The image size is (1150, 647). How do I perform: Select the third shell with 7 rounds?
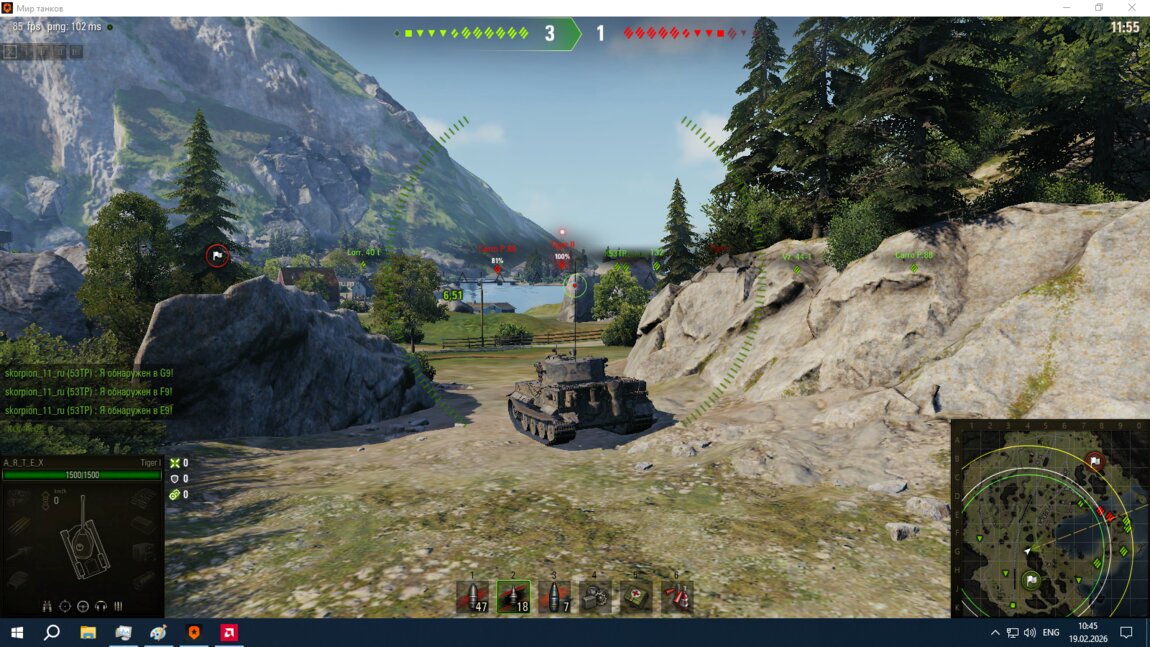[x=553, y=597]
